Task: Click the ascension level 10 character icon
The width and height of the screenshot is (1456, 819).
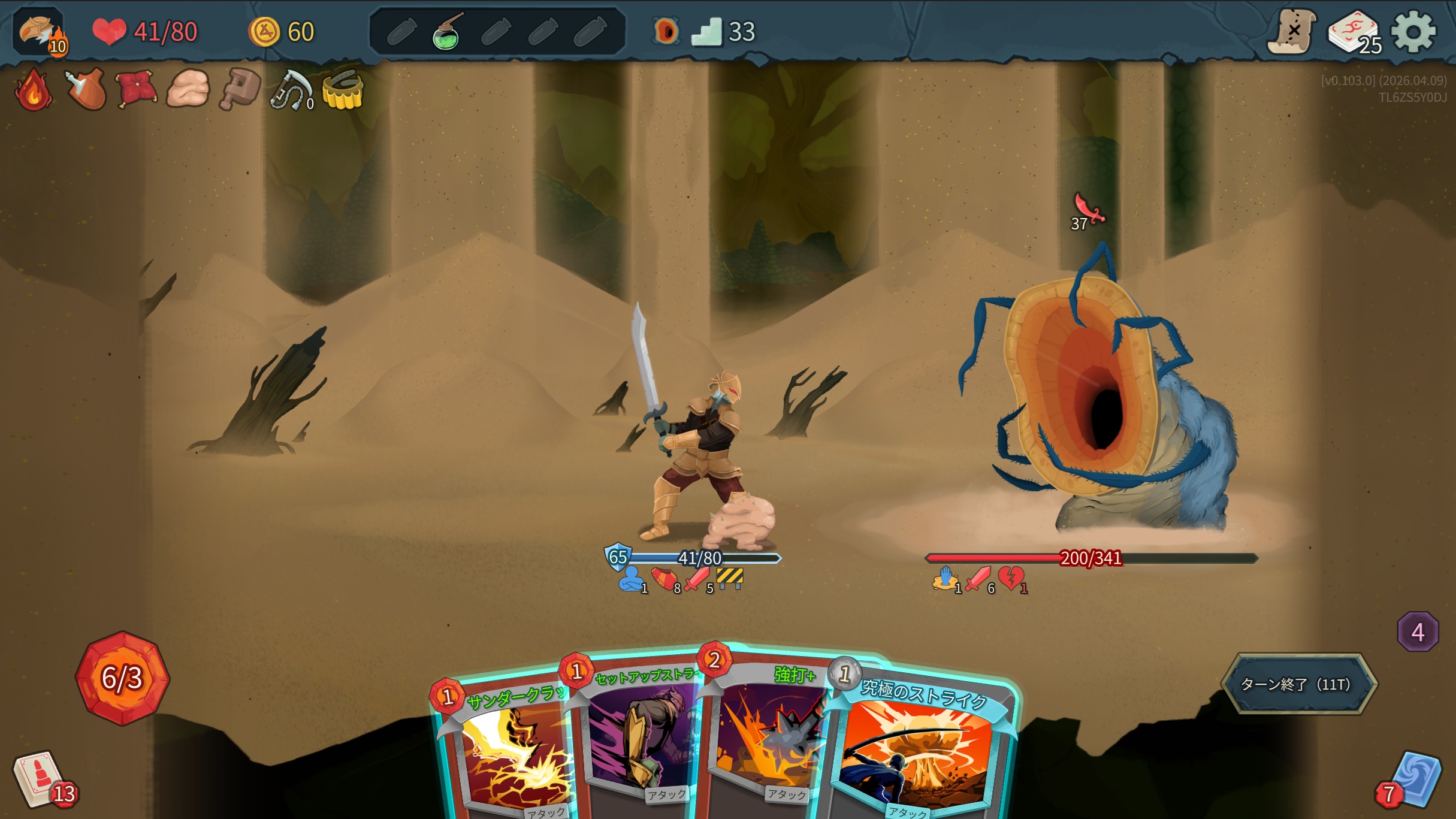Action: coord(40,31)
